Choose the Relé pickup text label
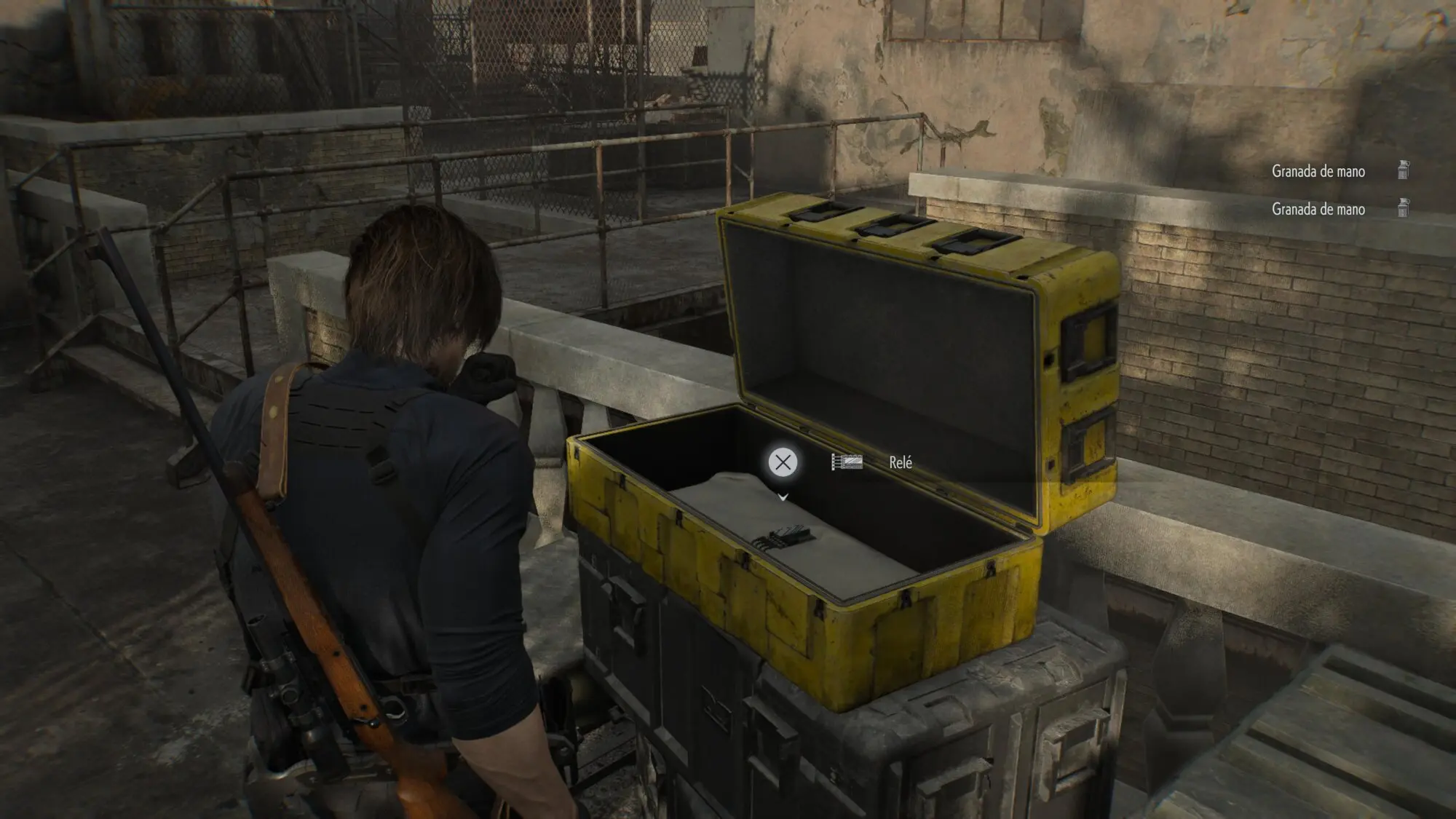 (901, 463)
